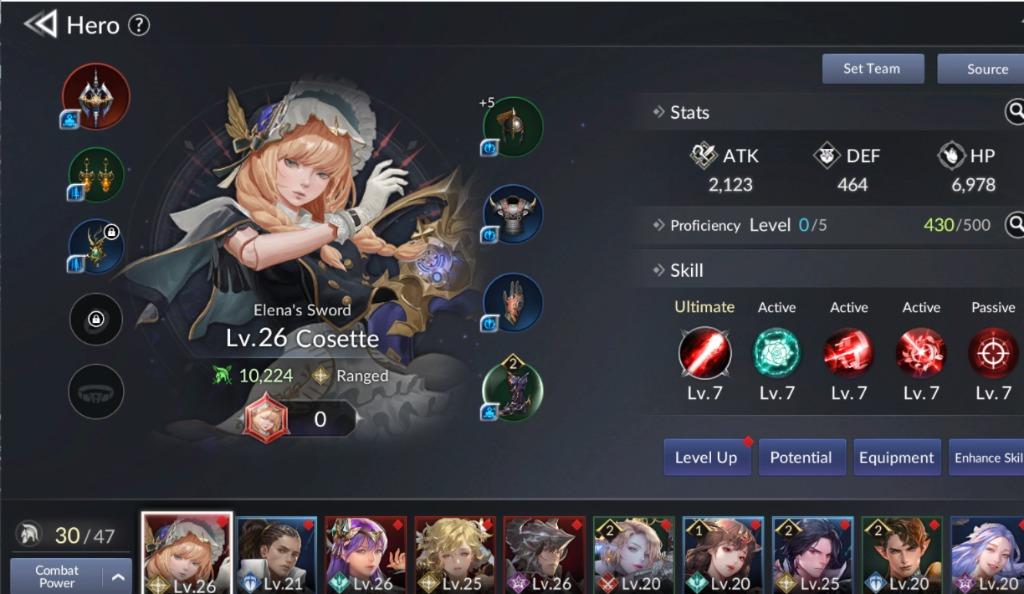
Task: Select the +5 helmet equipment slot
Action: [x=512, y=127]
